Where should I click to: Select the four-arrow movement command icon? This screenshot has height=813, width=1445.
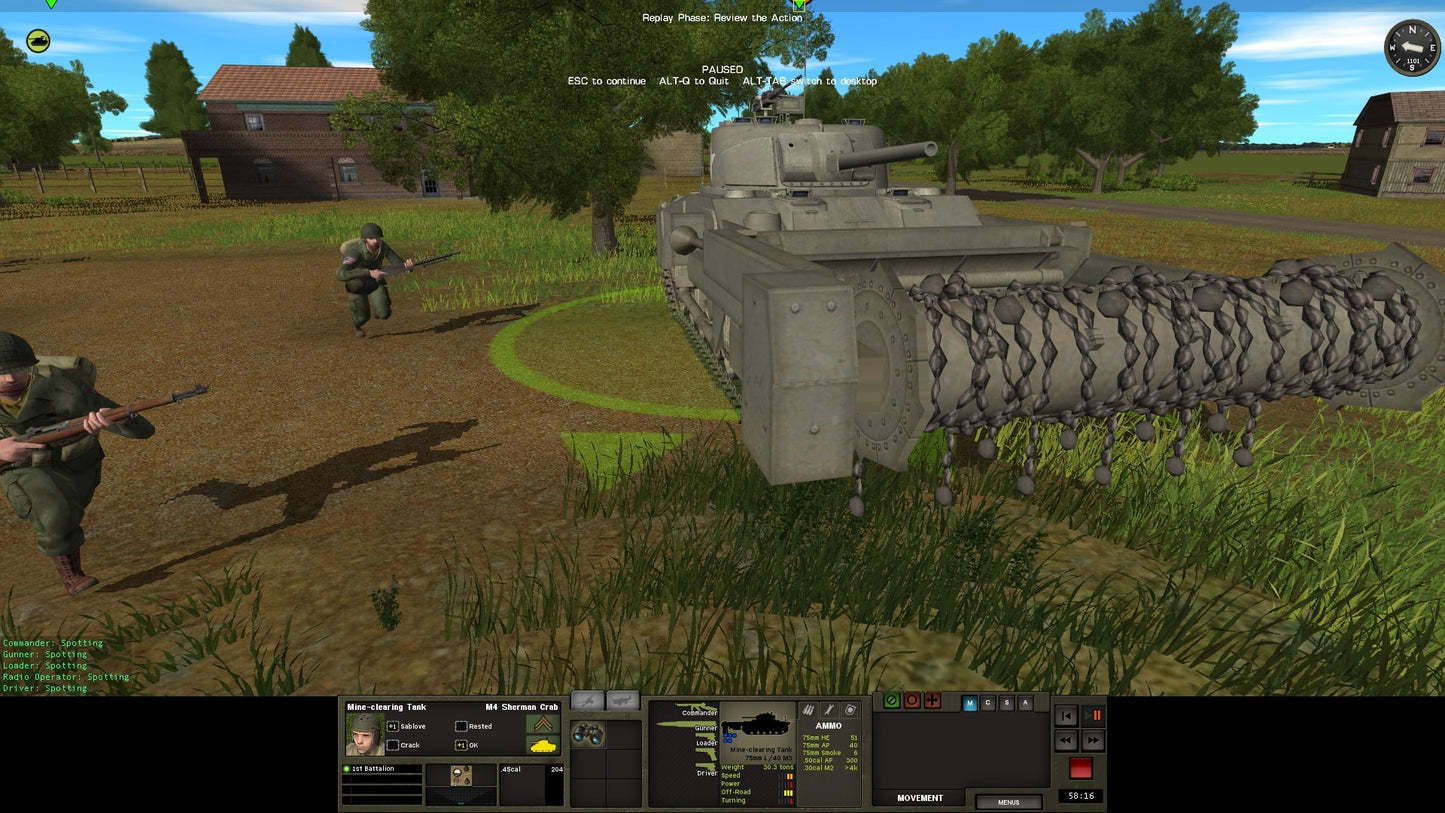tap(932, 702)
